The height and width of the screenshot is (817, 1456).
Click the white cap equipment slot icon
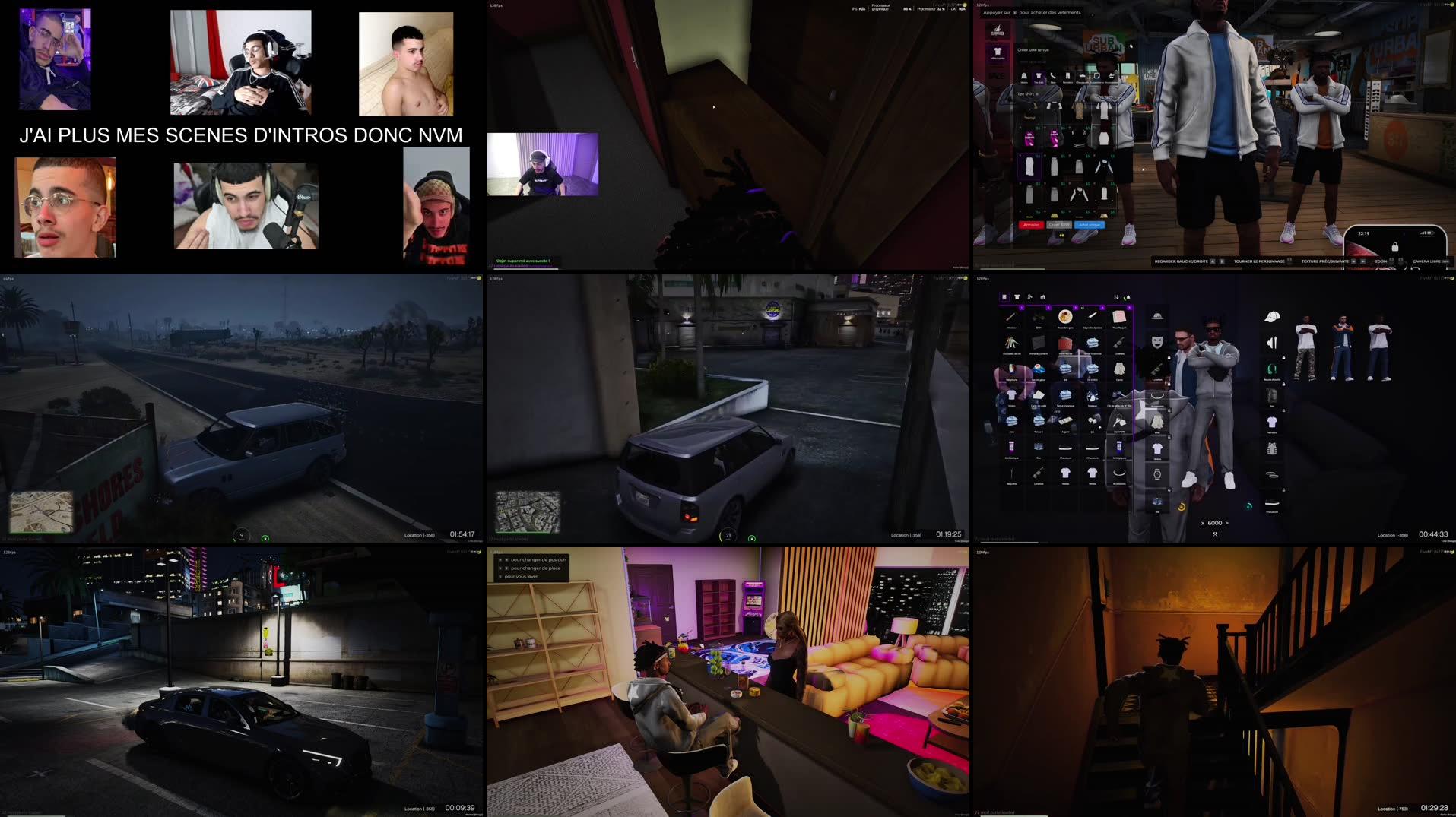point(1273,318)
